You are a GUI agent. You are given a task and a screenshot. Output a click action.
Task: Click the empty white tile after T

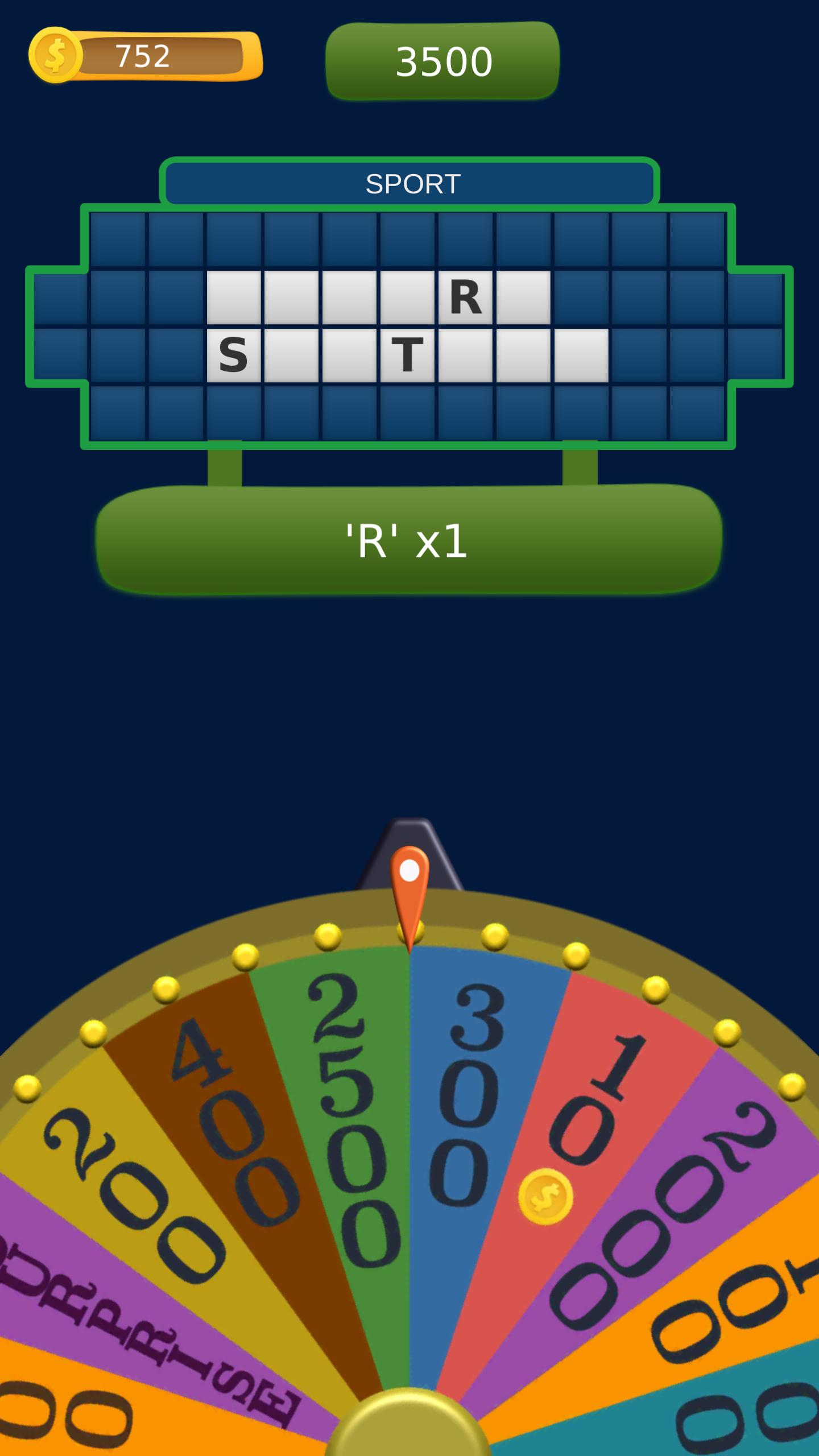click(x=465, y=353)
